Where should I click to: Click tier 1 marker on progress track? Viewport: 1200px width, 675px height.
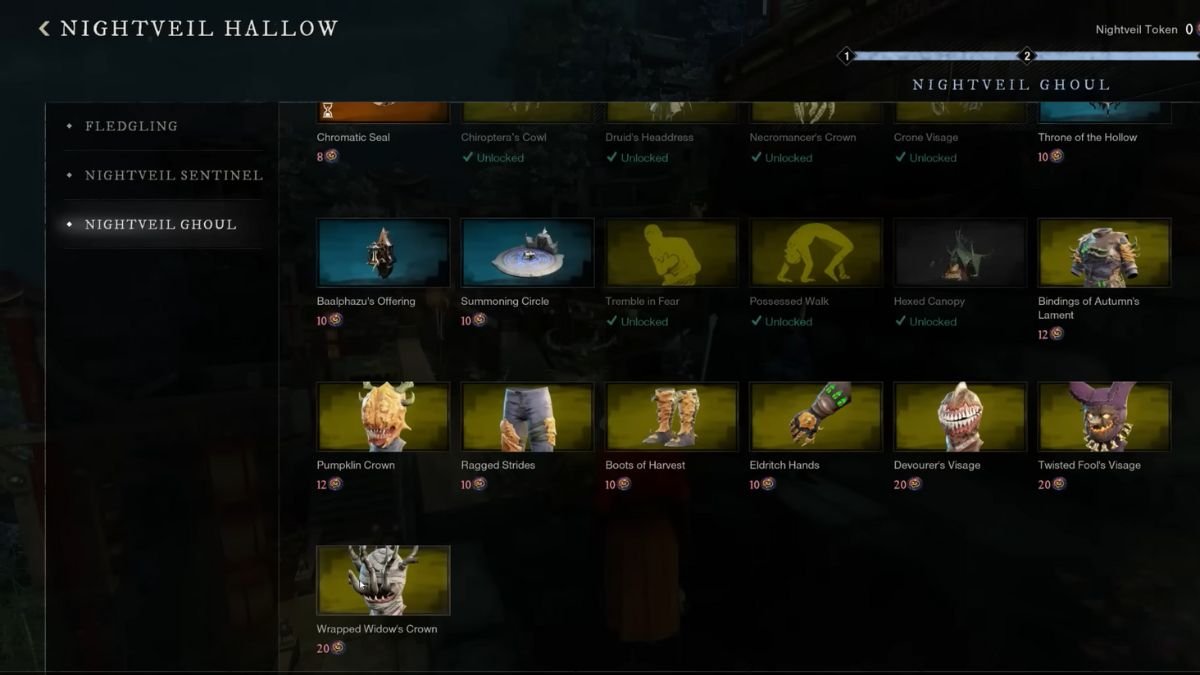tap(846, 56)
